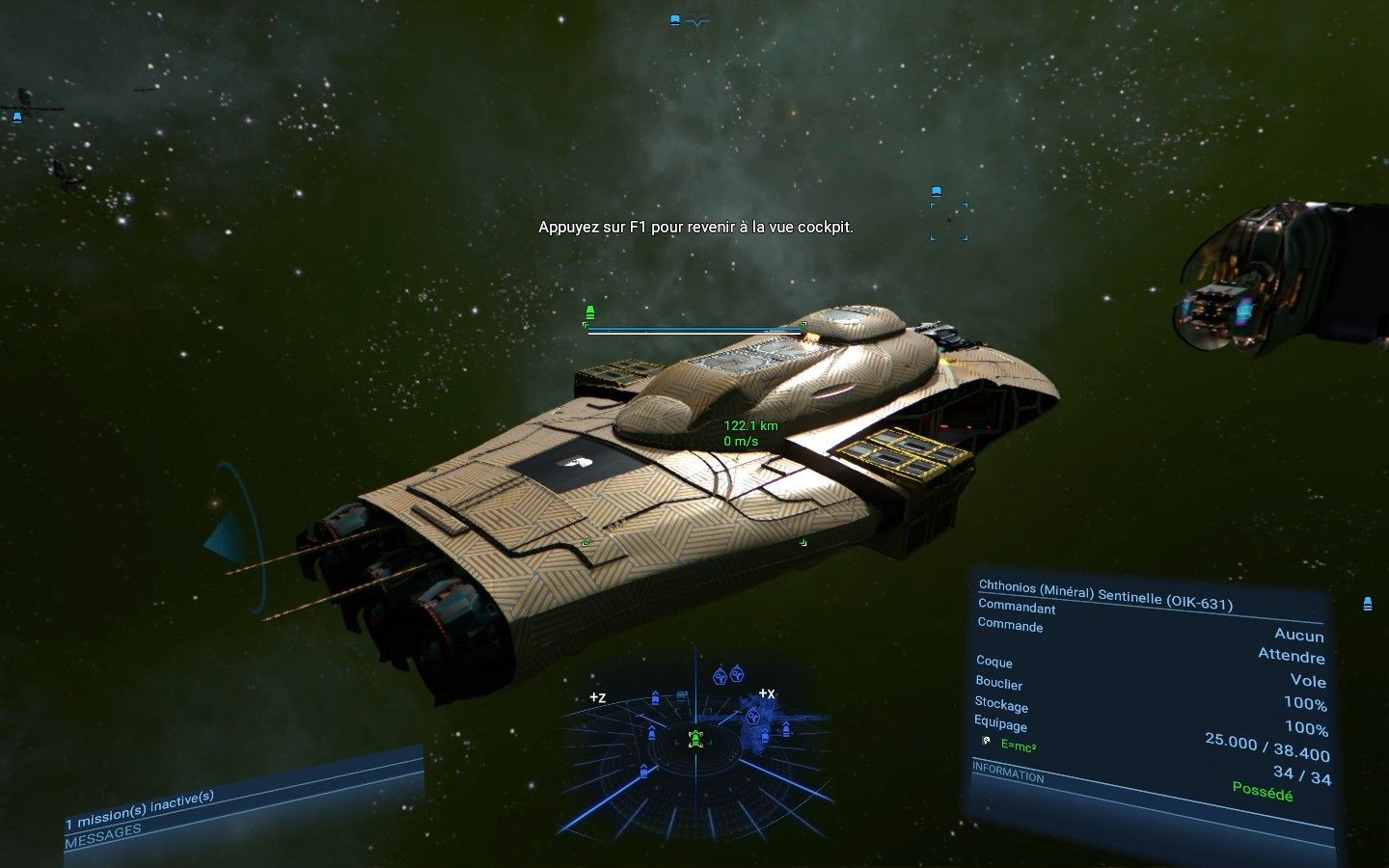Expand the 1 mission(s) inactive(s) bar
The width and height of the screenshot is (1389, 868).
(140, 798)
